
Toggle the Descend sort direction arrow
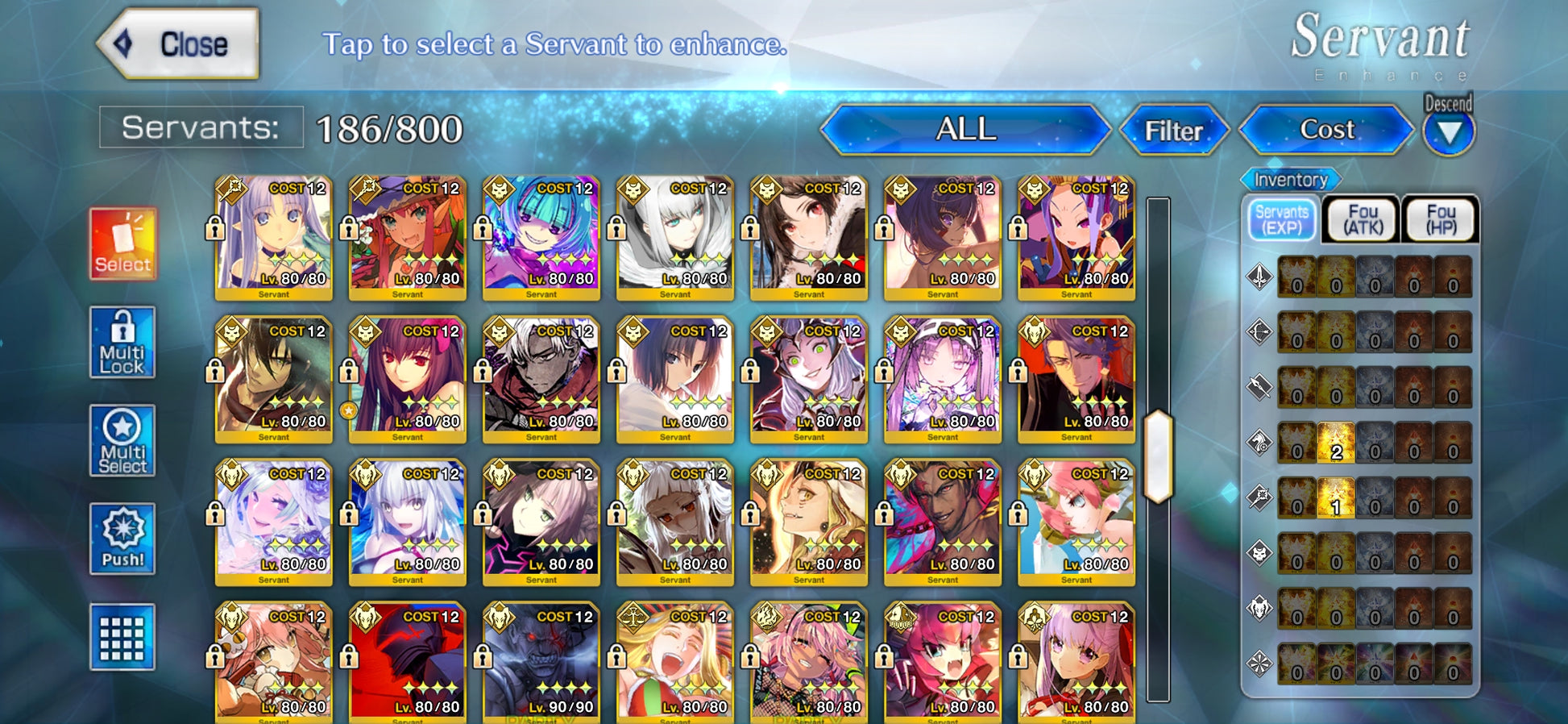tap(1448, 132)
